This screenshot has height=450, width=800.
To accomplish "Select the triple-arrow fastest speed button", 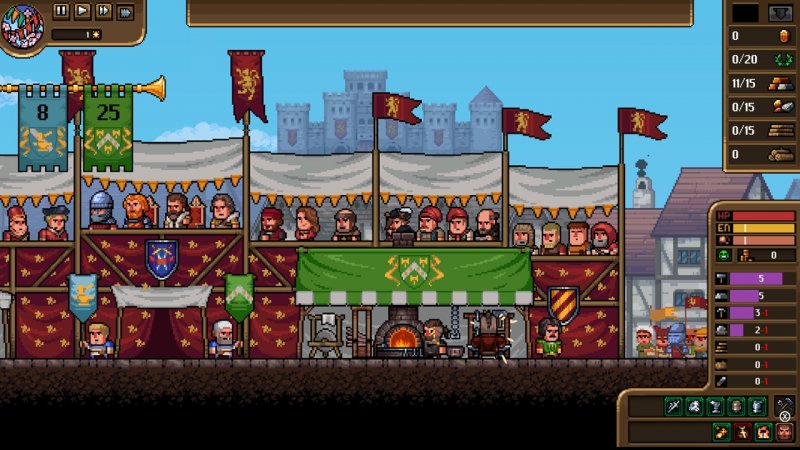I will [x=125, y=12].
